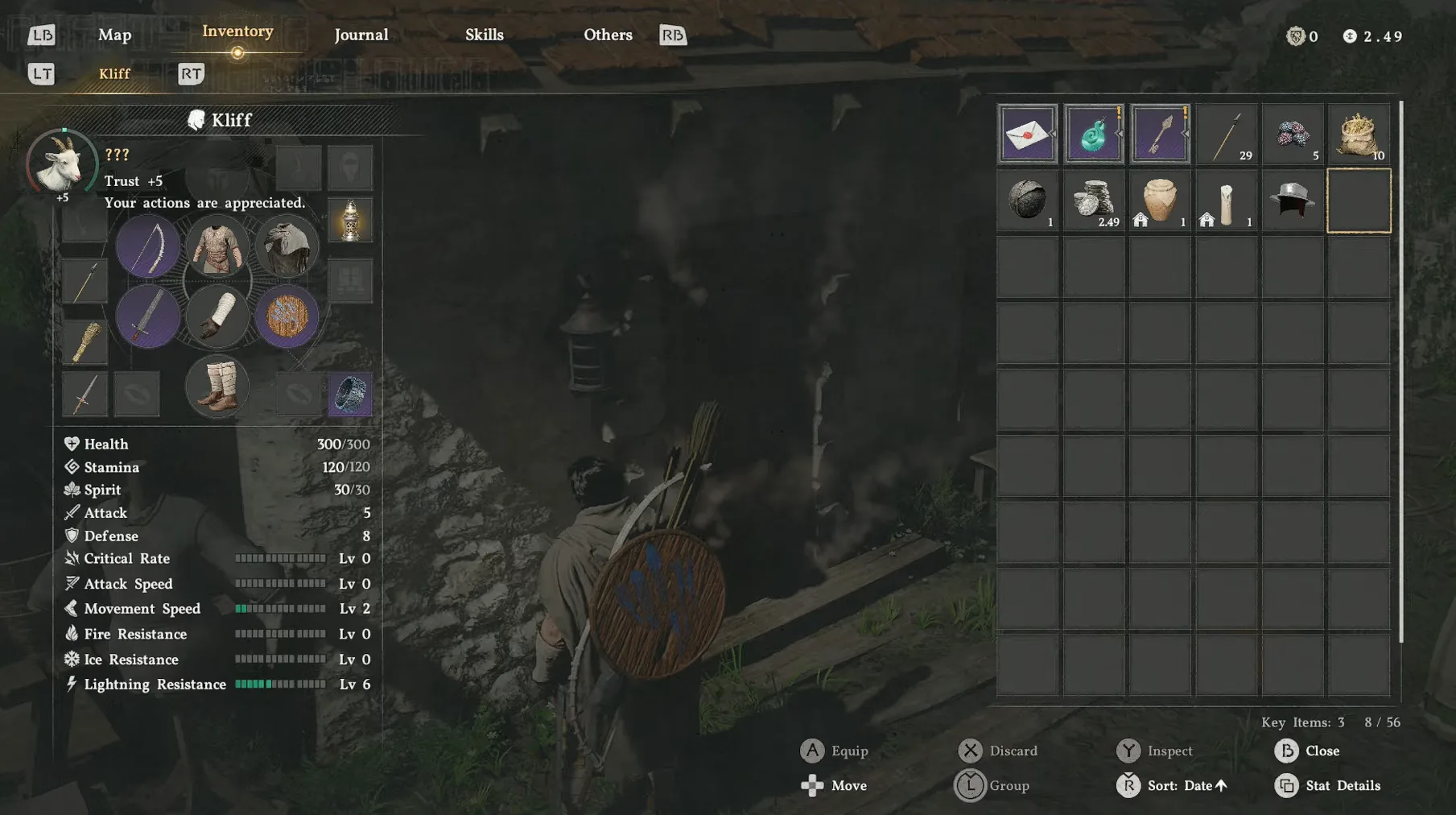Select the equipped sword slot
This screenshot has height=815, width=1456.
tap(148, 316)
